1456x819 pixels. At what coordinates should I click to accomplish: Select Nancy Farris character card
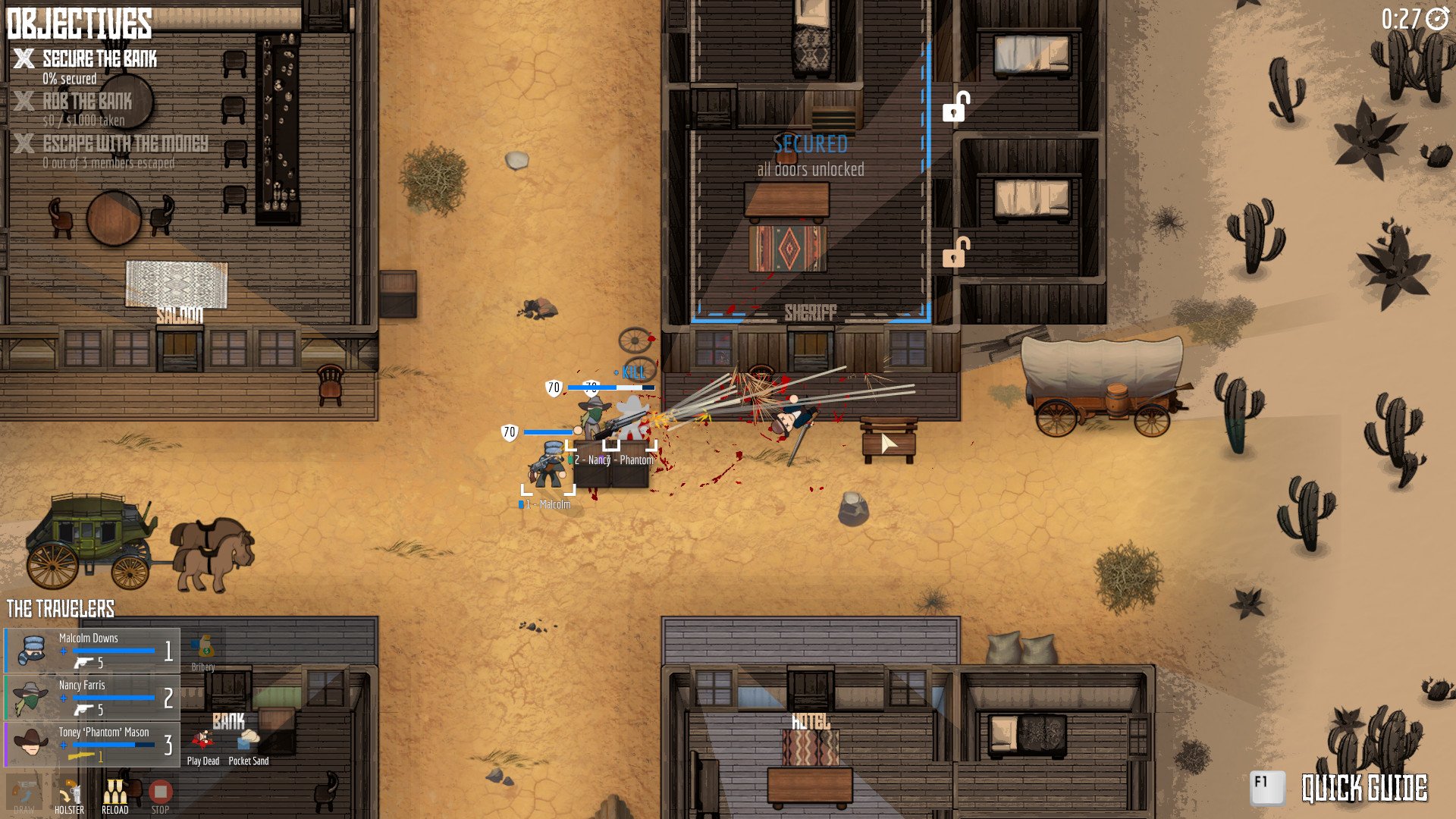click(x=92, y=697)
